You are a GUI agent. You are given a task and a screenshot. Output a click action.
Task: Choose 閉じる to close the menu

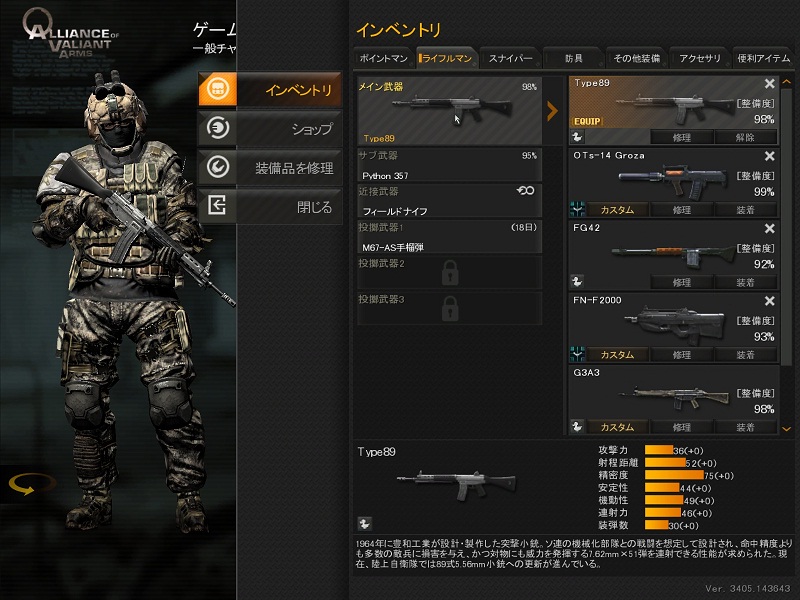(270, 207)
